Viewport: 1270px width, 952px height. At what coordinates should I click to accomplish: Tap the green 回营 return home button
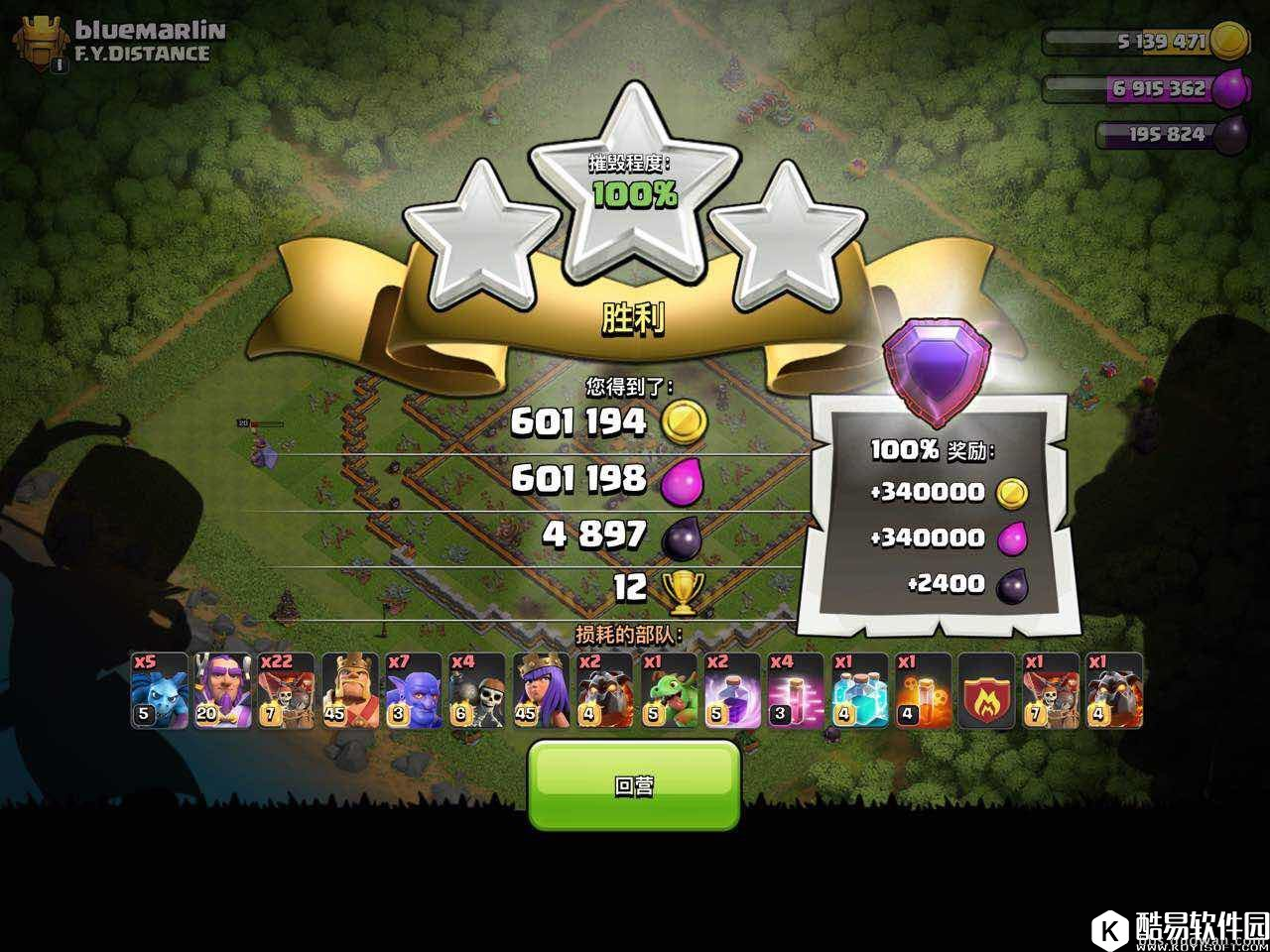click(x=634, y=784)
